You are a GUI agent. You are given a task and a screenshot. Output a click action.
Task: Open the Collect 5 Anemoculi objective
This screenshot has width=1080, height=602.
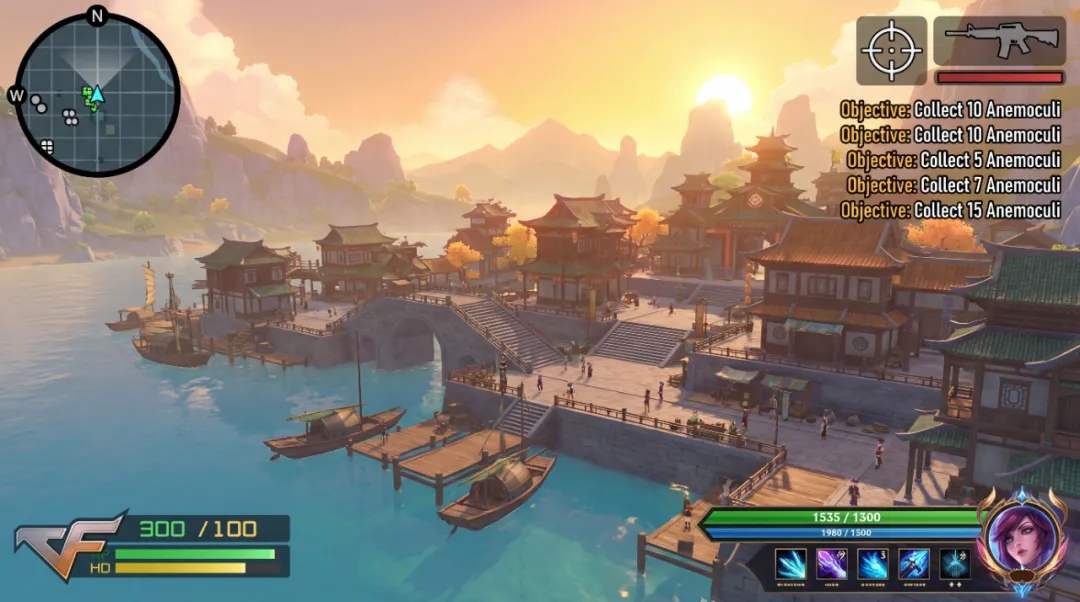coord(954,160)
